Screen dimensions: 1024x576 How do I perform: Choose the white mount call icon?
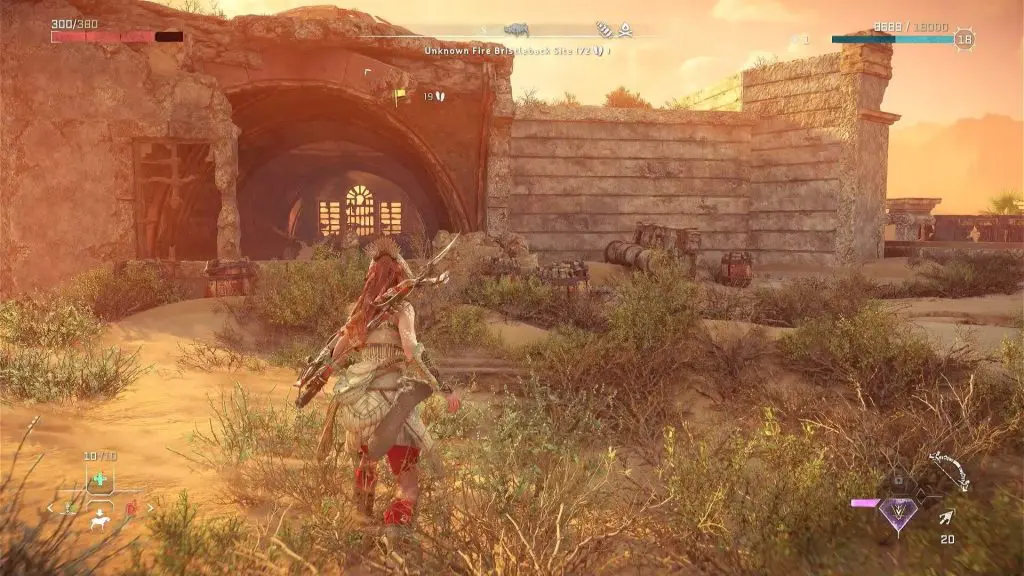(99, 521)
